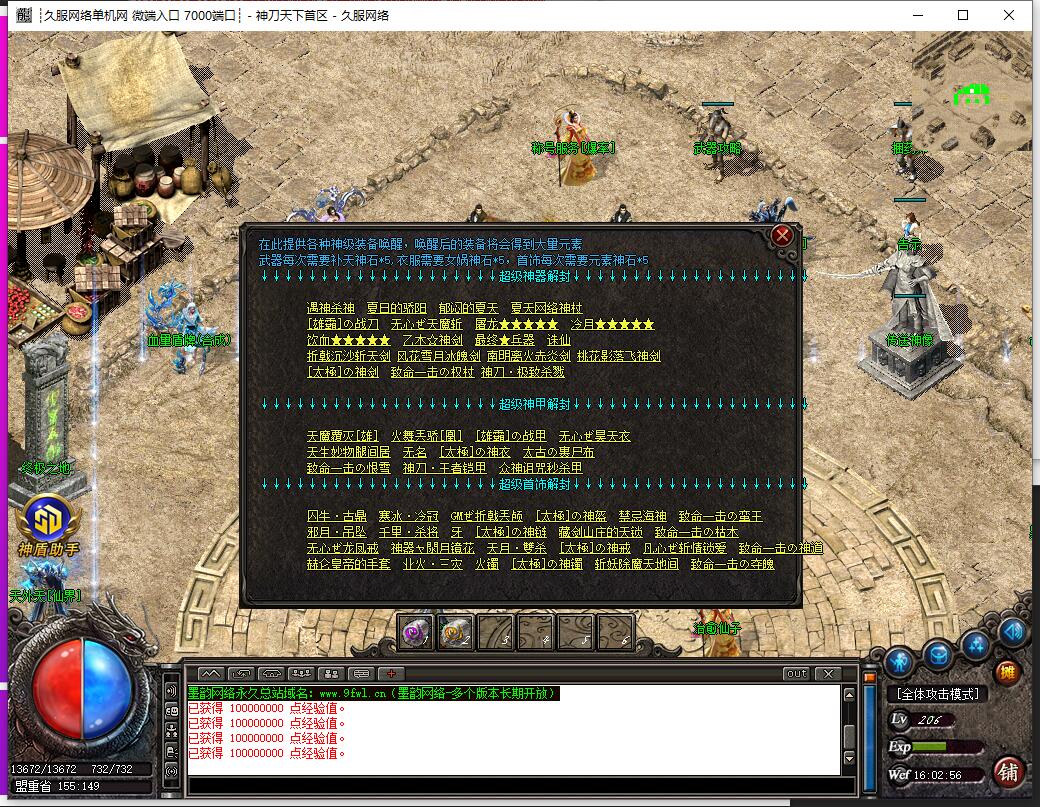The image size is (1040, 807).
Task: Open the 铺 shop button
Action: click(x=1008, y=772)
